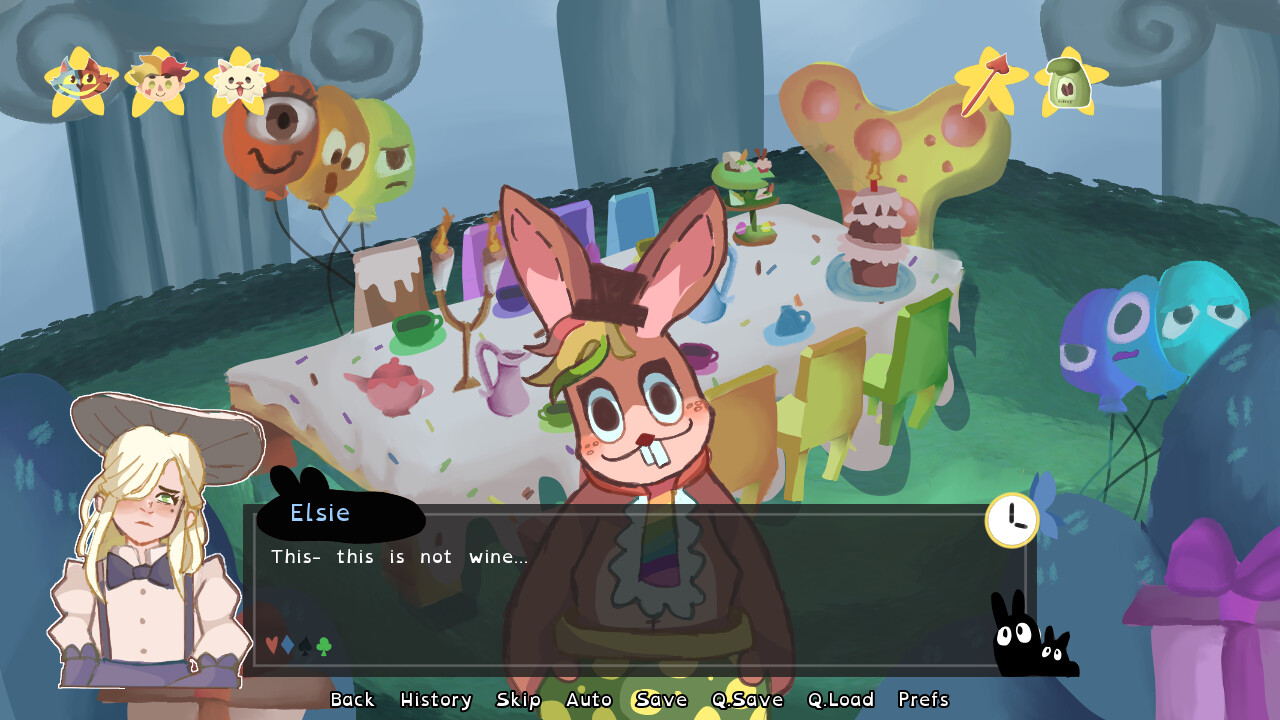Image resolution: width=1280 pixels, height=720 pixels.
Task: Open the Prefs menu
Action: click(x=923, y=700)
